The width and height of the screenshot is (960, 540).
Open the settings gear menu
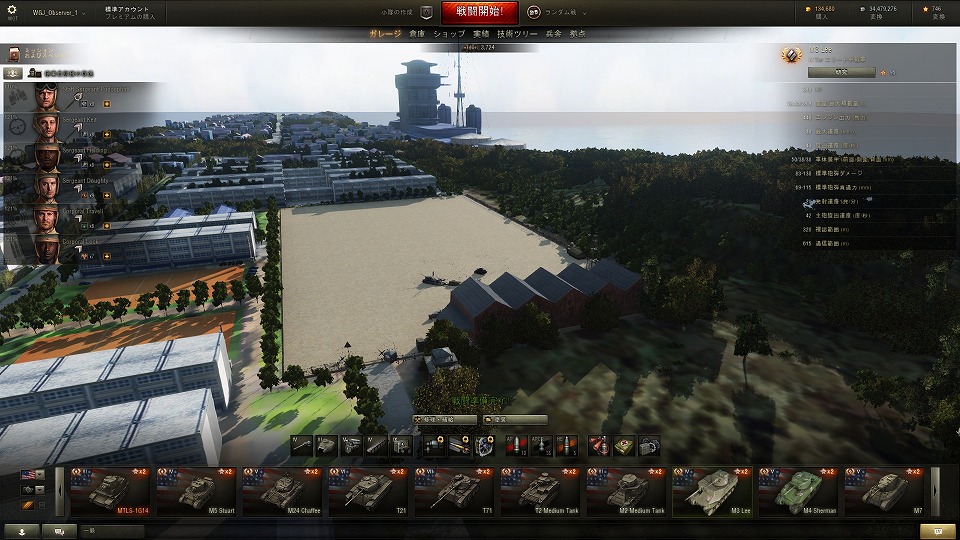pos(12,11)
